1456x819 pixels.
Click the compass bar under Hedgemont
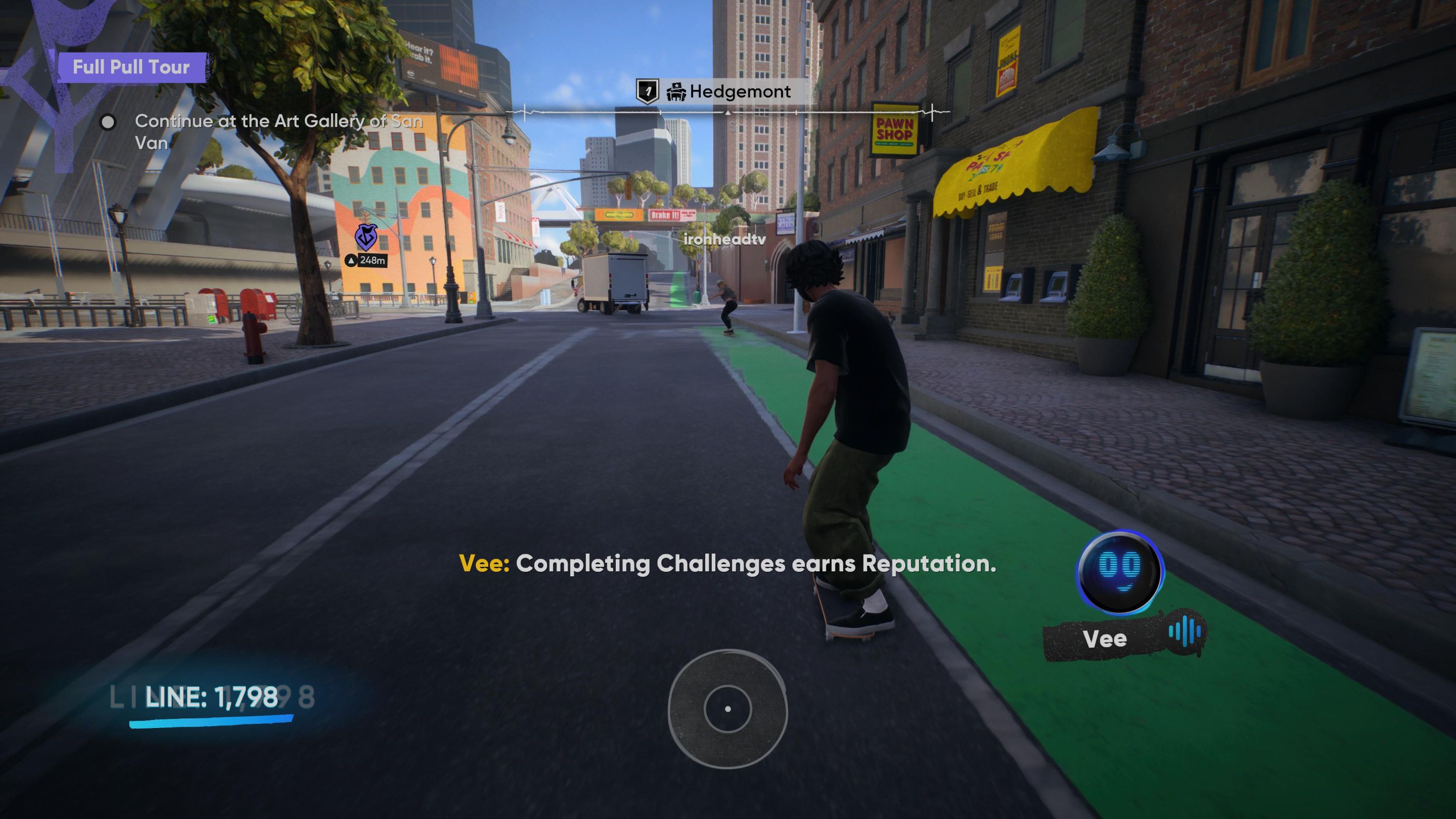click(728, 113)
